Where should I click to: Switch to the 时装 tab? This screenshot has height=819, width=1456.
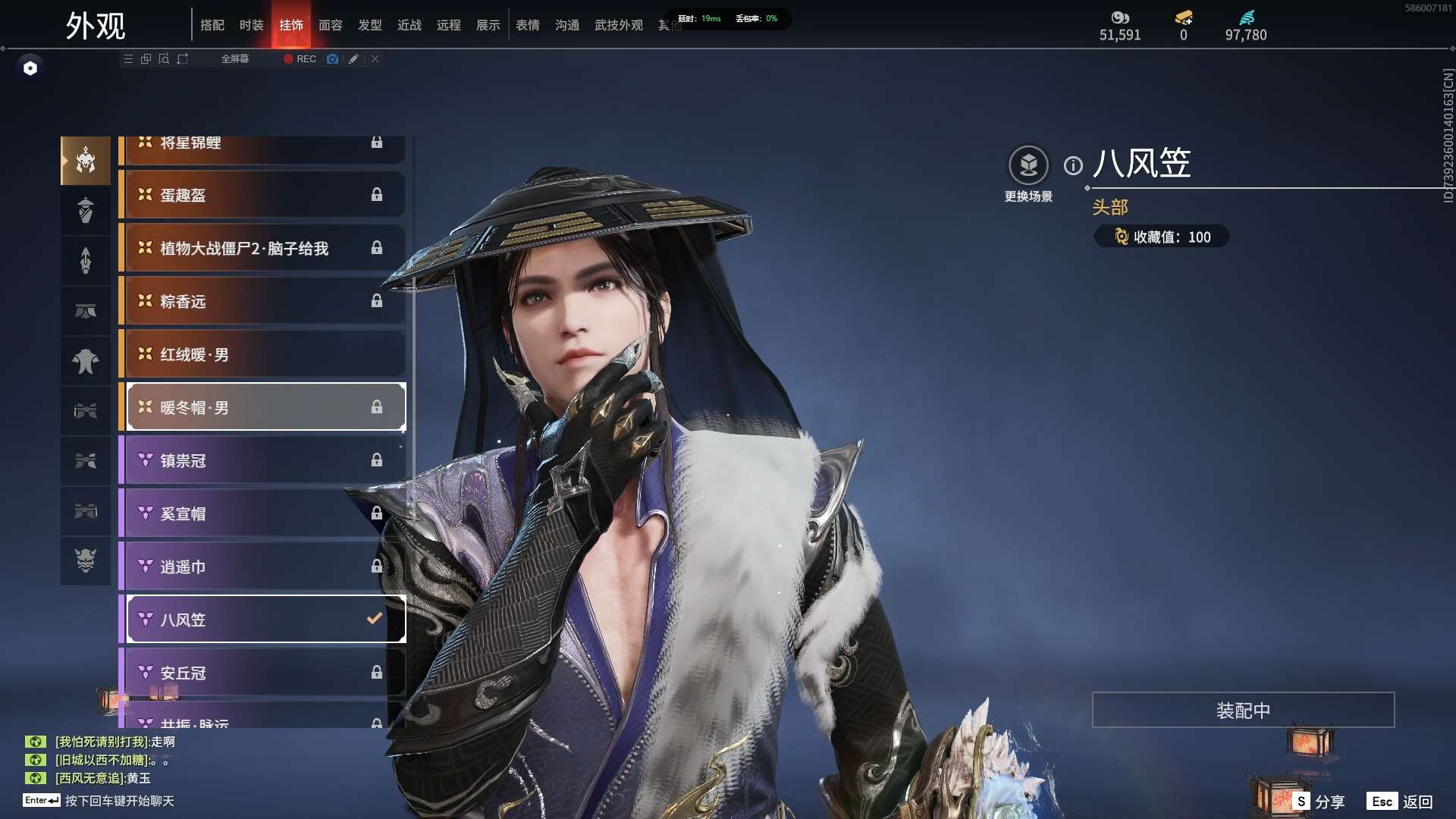click(251, 25)
